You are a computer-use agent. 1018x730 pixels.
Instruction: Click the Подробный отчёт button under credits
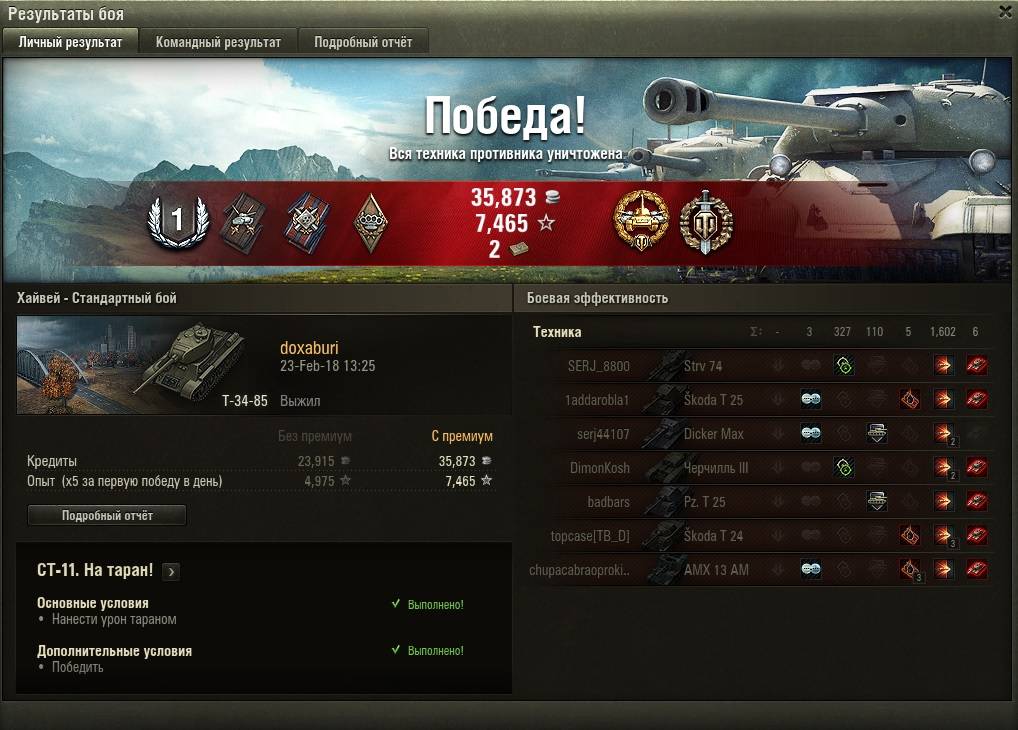(107, 515)
